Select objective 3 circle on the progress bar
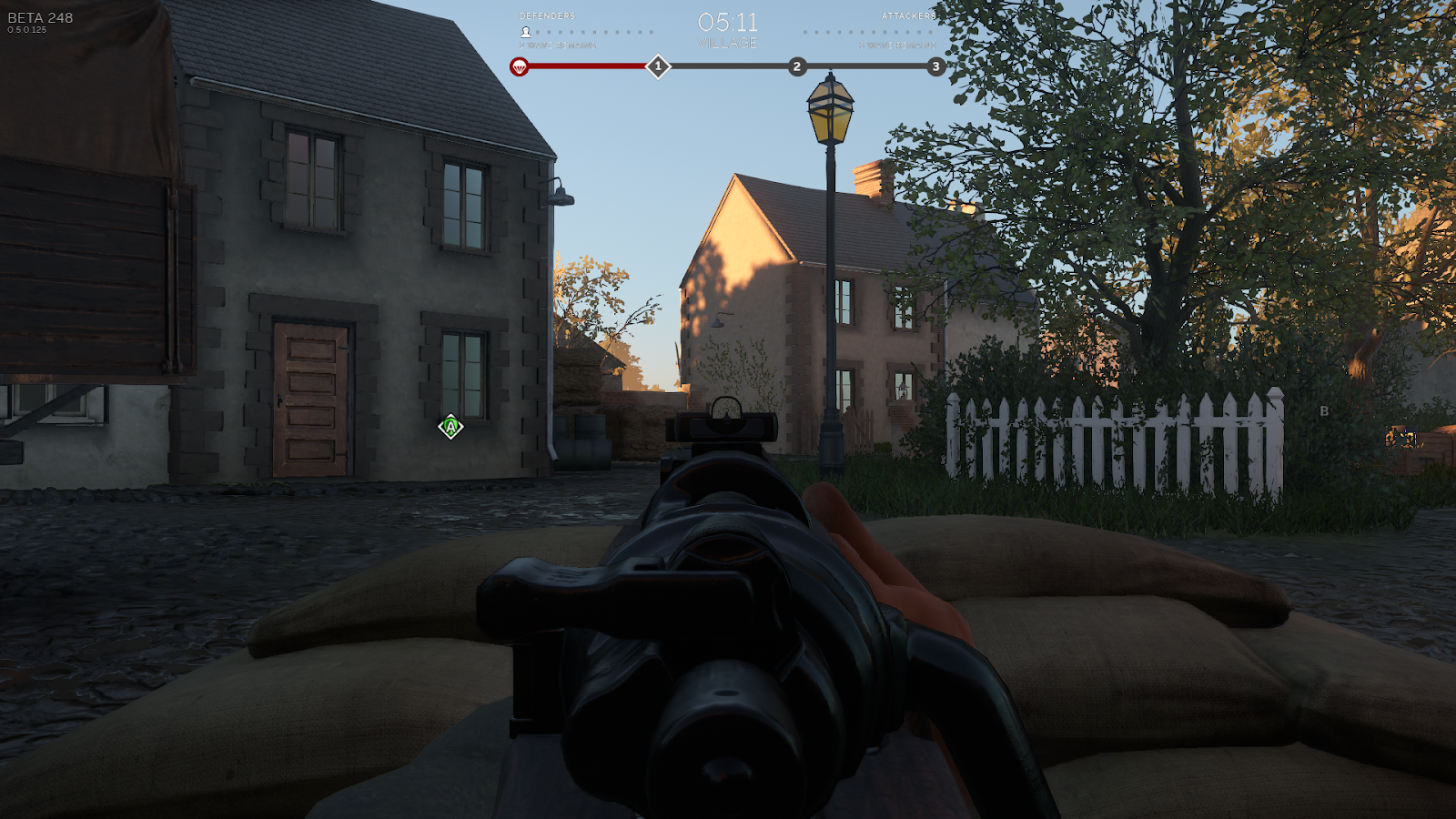This screenshot has width=1456, height=819. click(935, 66)
